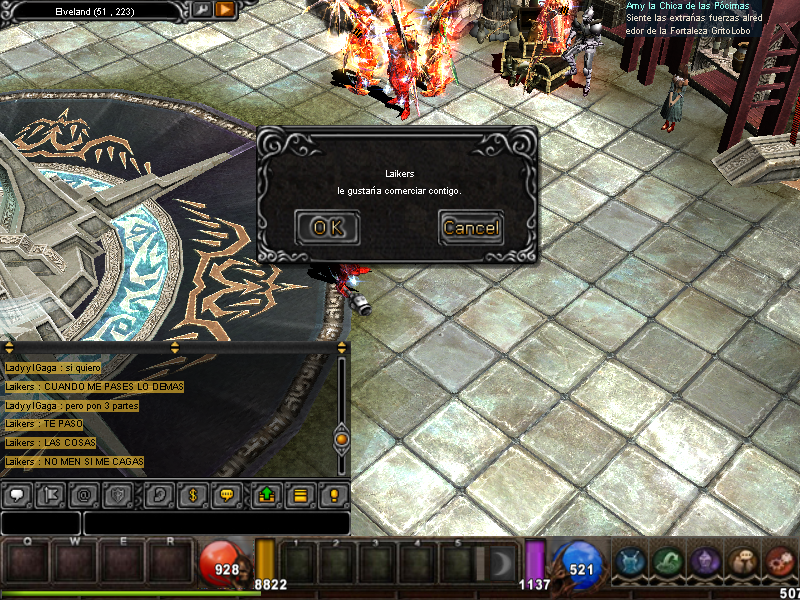Screen dimensions: 800x600
Task: Click the wrench settings button
Action: tap(201, 9)
